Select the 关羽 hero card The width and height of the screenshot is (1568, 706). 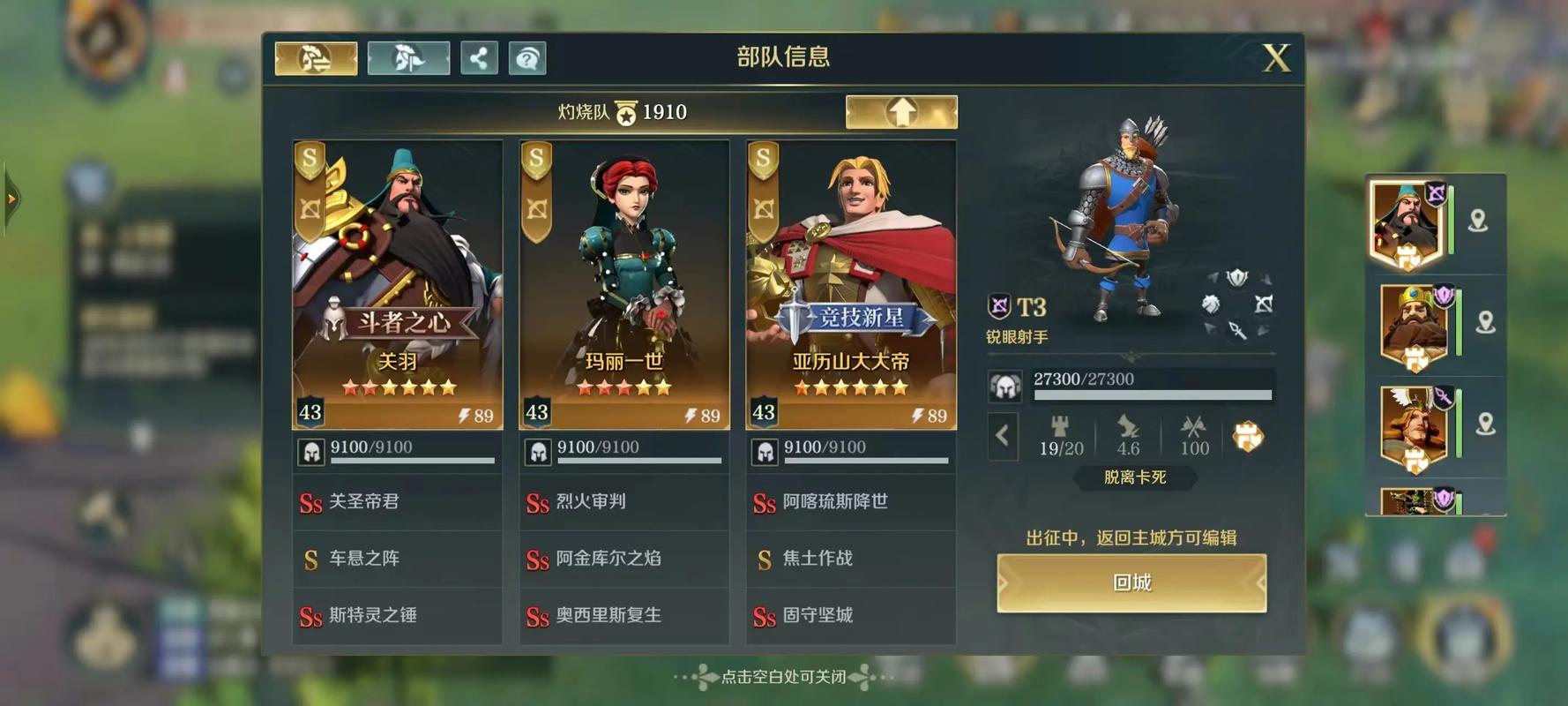point(398,284)
